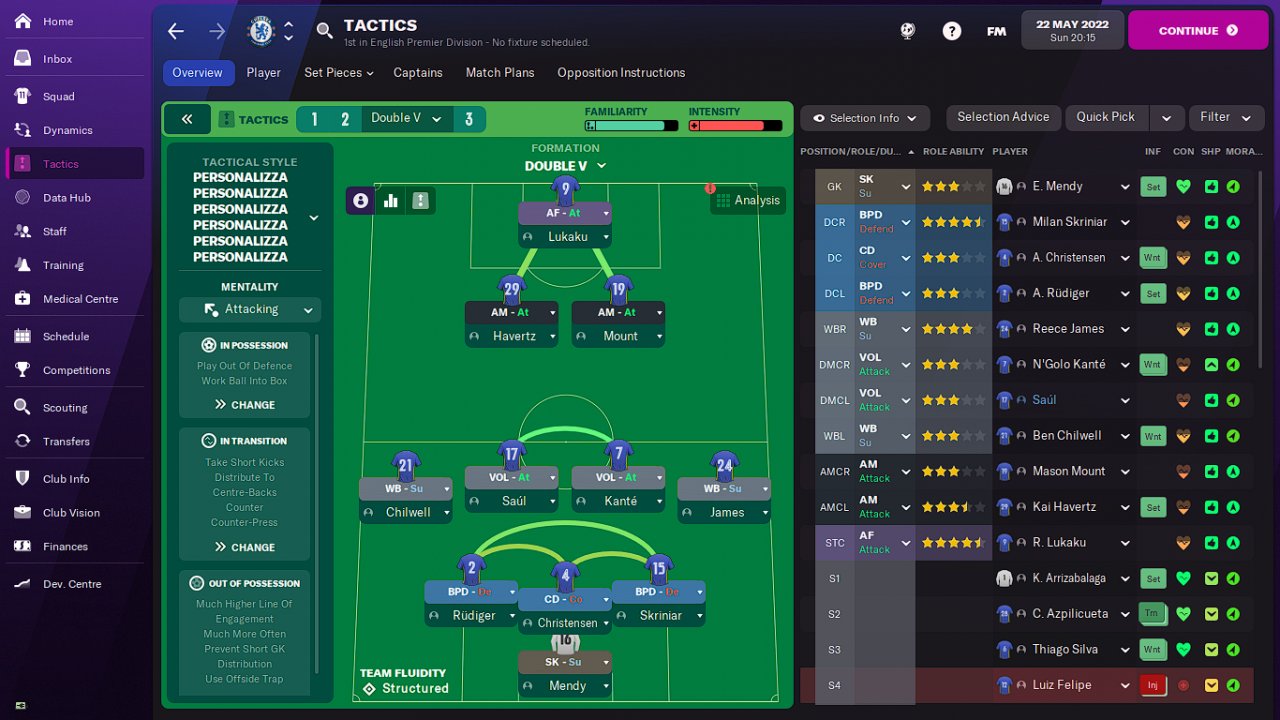Open the Transfers screen
The width and height of the screenshot is (1280, 720).
pyautogui.click(x=66, y=441)
